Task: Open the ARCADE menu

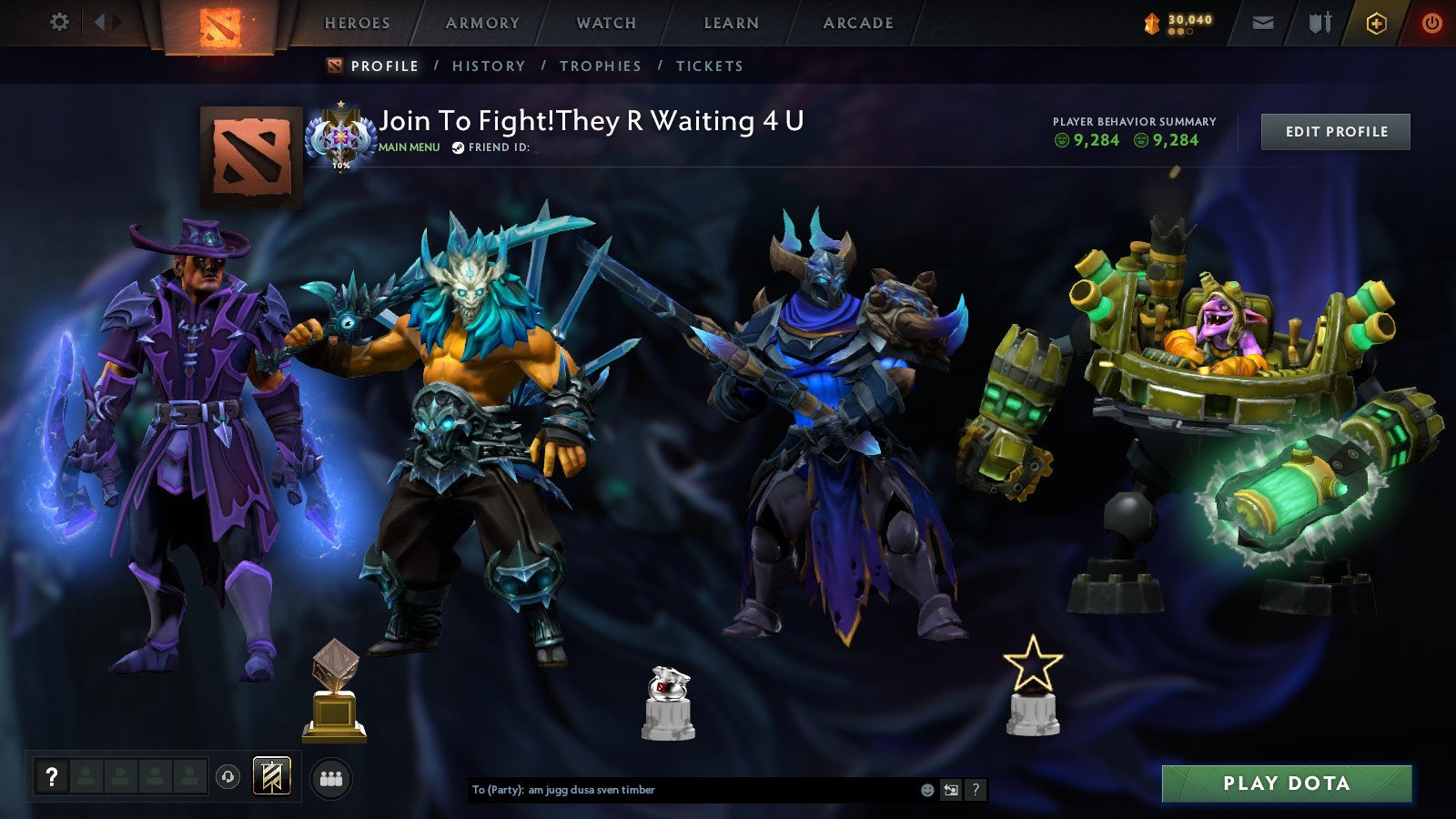Action: [x=856, y=23]
